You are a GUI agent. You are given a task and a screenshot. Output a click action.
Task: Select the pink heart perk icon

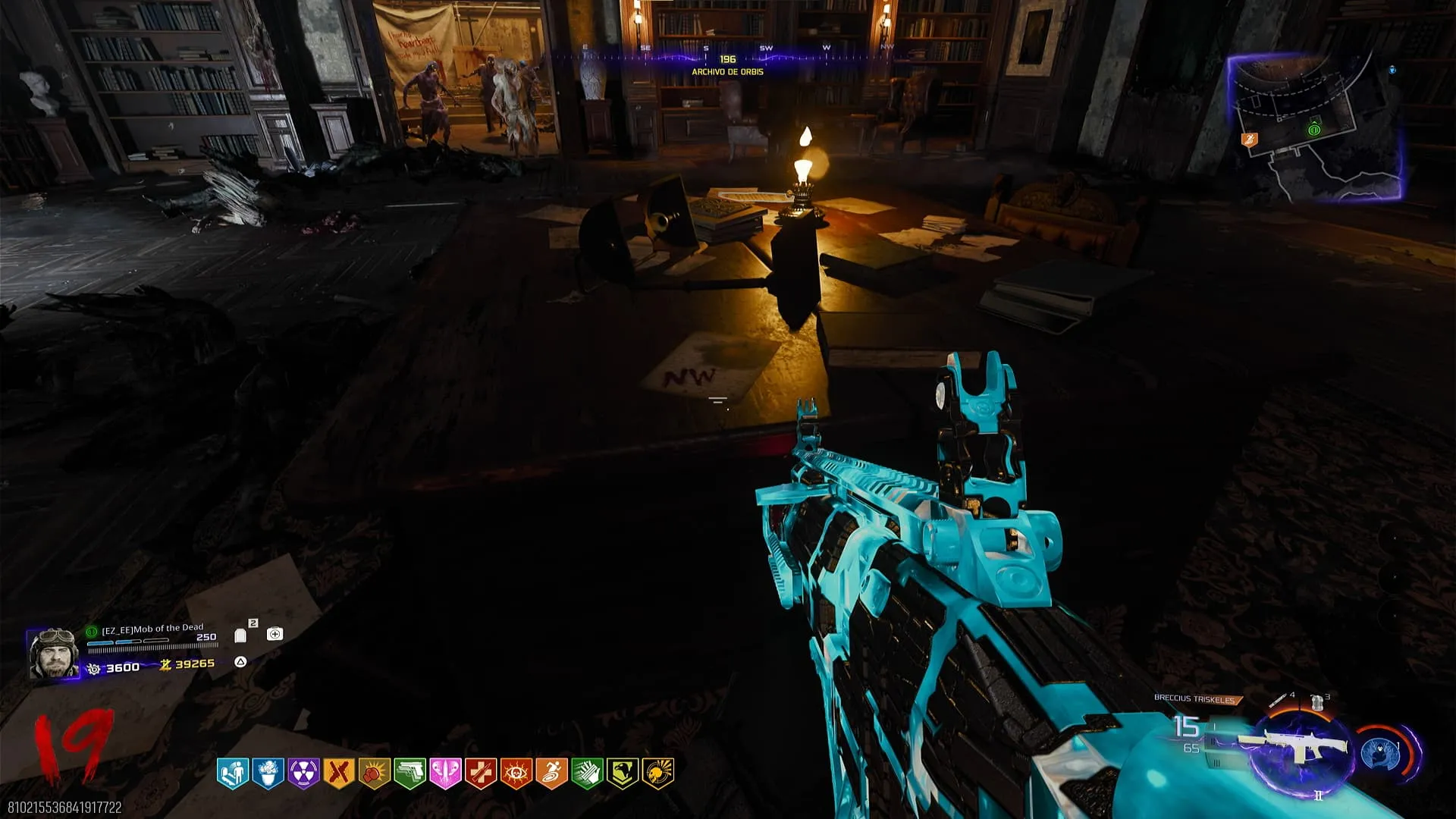pyautogui.click(x=445, y=773)
